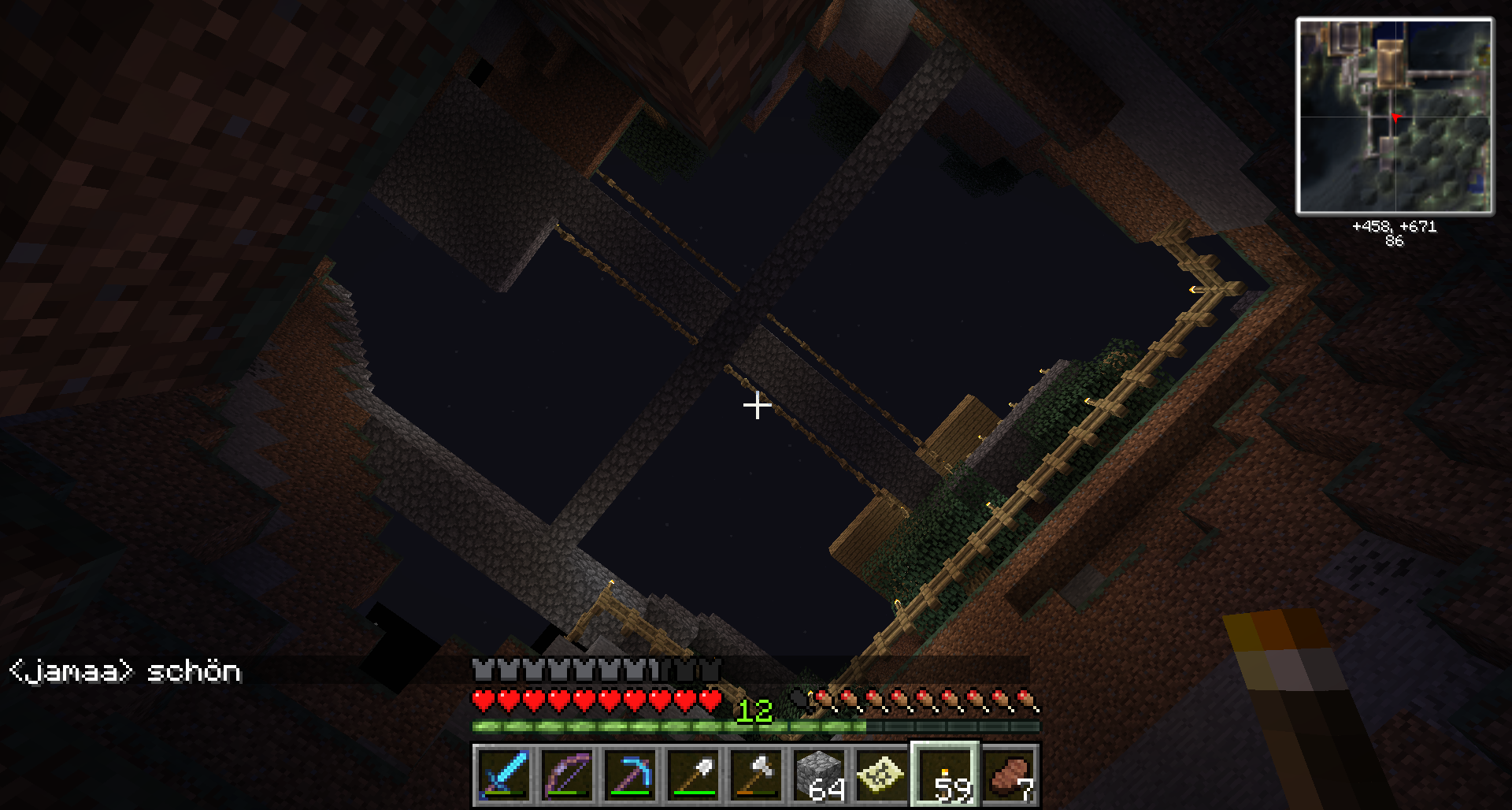
Task: Select the cobblestone stack of 64
Action: [x=819, y=775]
